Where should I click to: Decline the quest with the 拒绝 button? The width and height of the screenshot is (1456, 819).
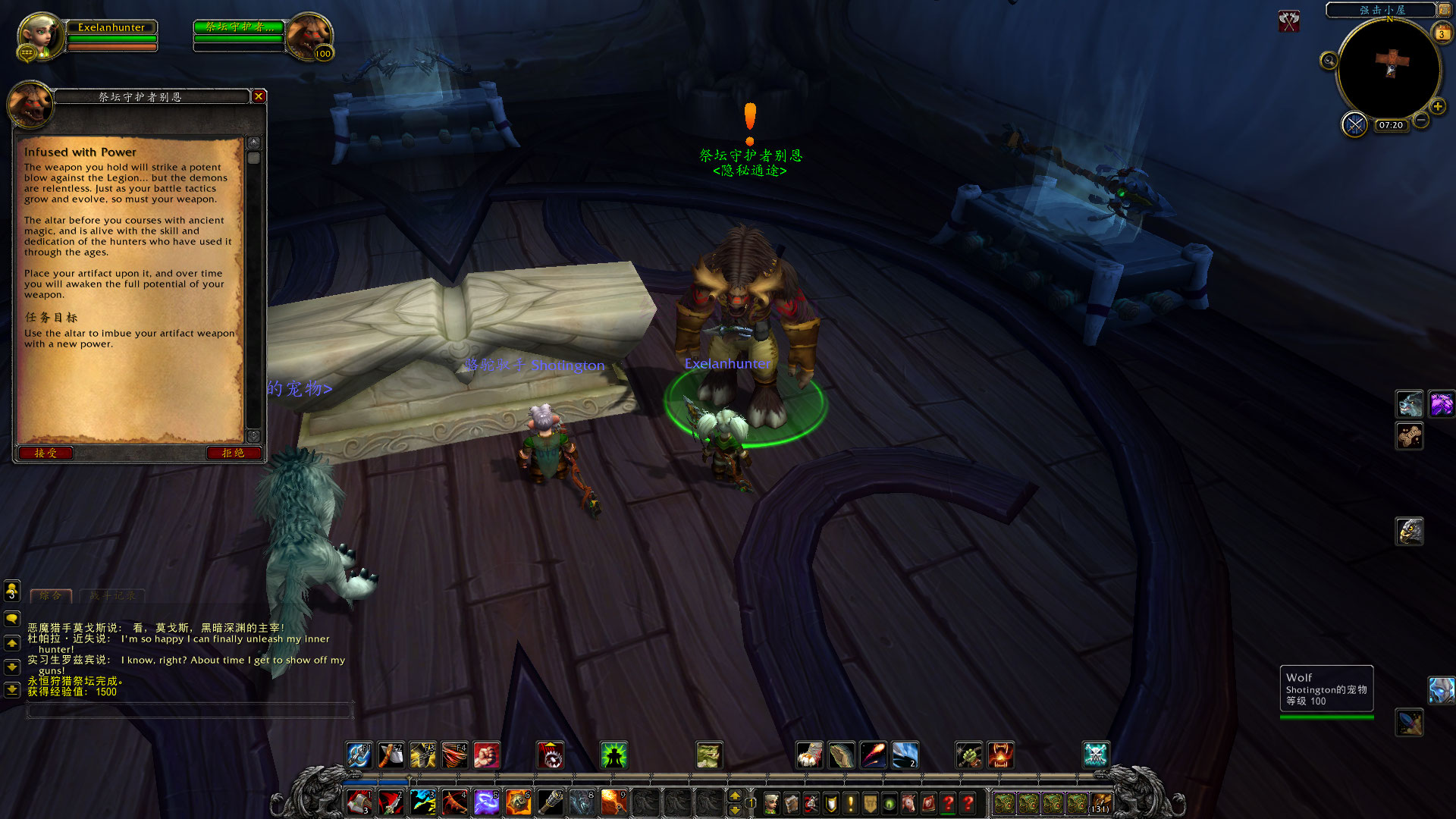pos(233,453)
